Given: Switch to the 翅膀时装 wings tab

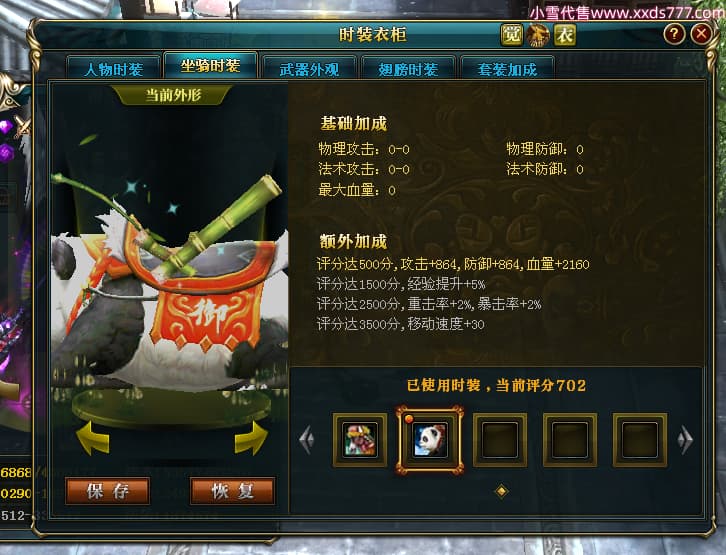Looking at the screenshot, I should pos(408,69).
